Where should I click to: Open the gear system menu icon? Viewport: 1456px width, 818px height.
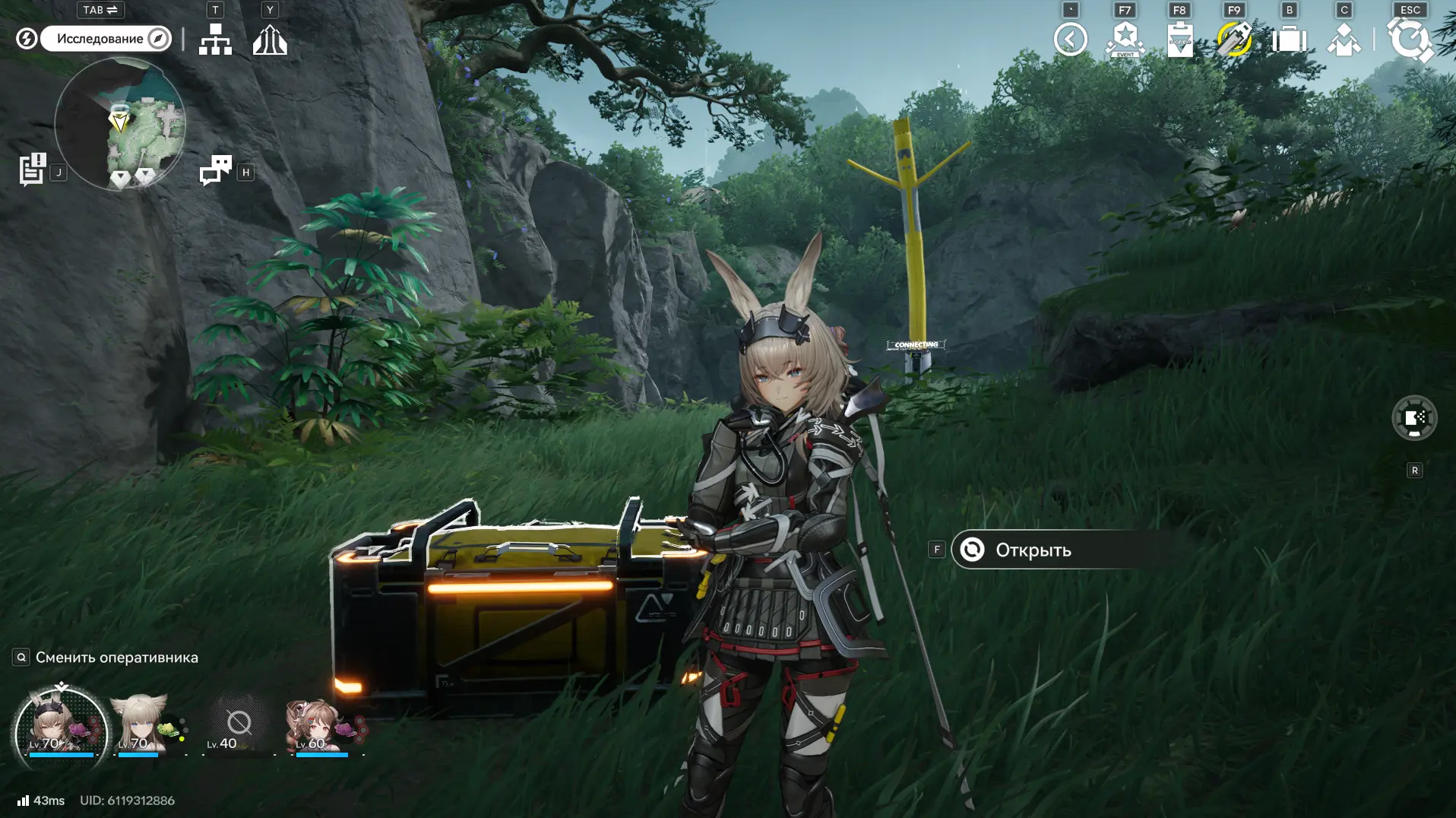1410,39
